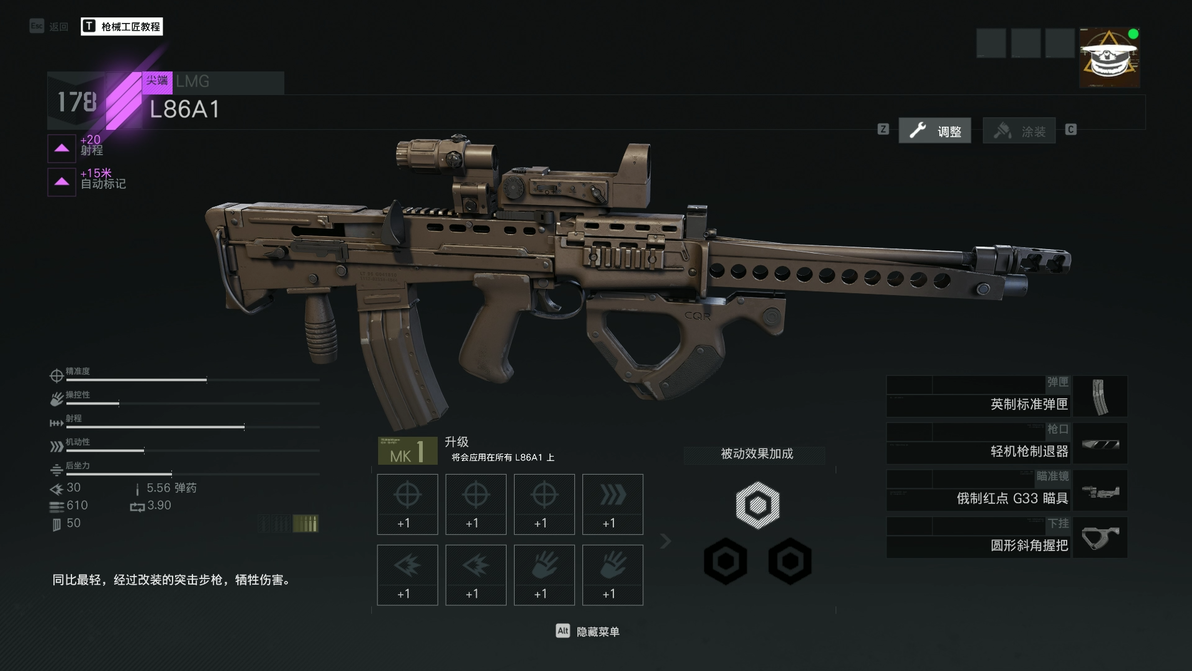Select the chevron arrows upgrade node
The height and width of the screenshot is (671, 1192).
pos(612,504)
